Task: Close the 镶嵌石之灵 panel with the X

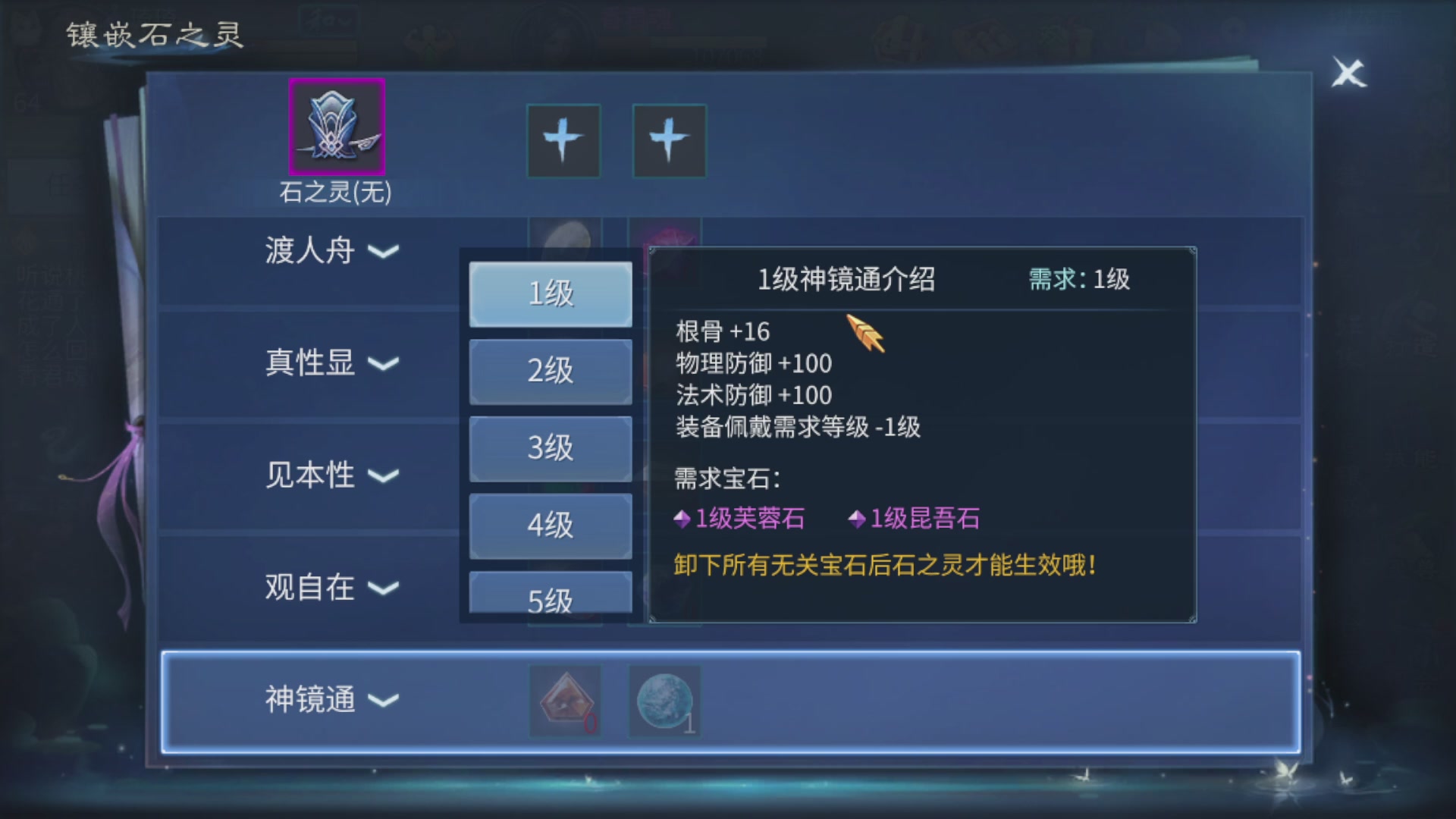Action: coord(1348,74)
